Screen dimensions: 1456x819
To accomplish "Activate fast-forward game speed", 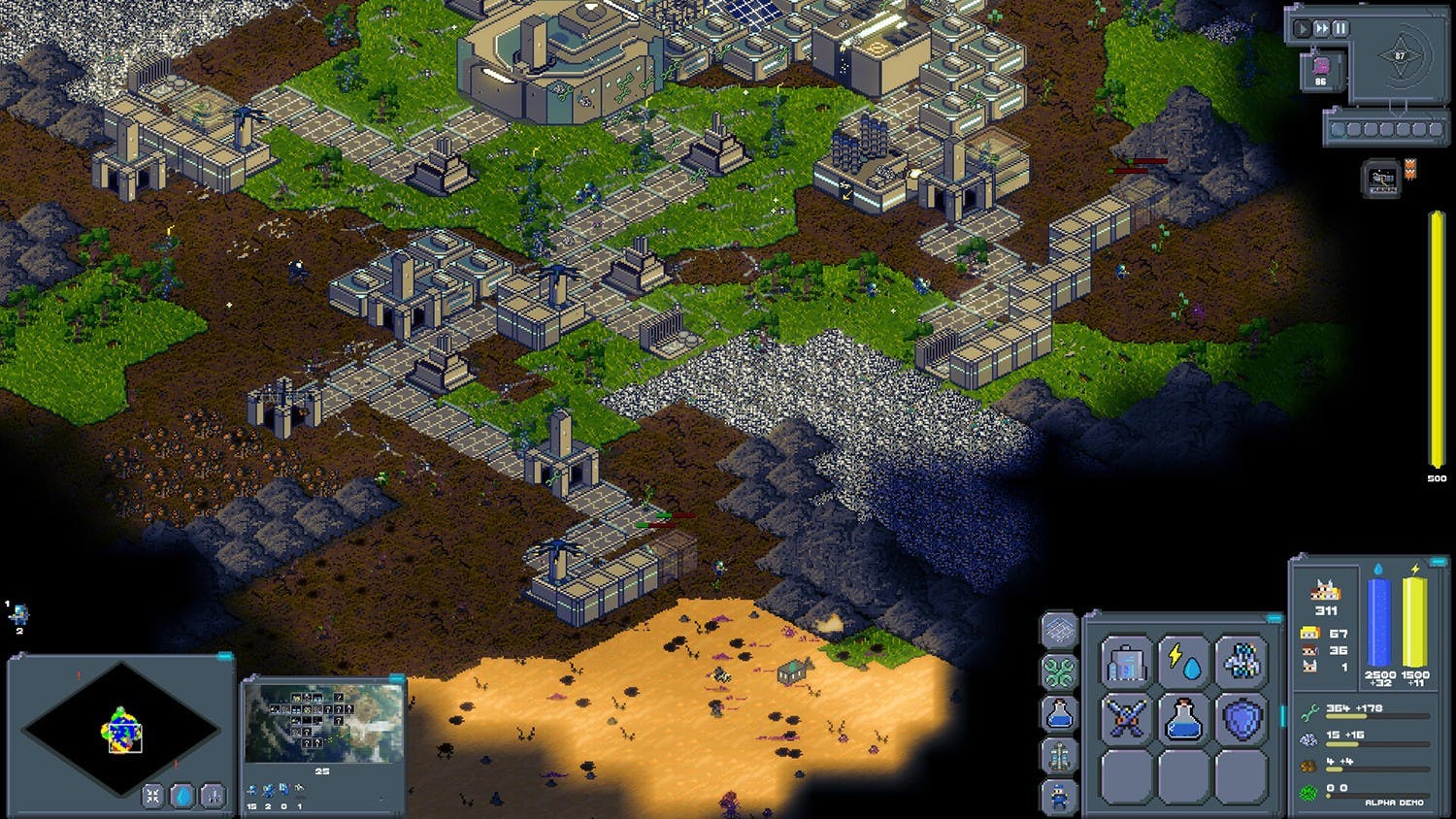I will pos(1321,29).
